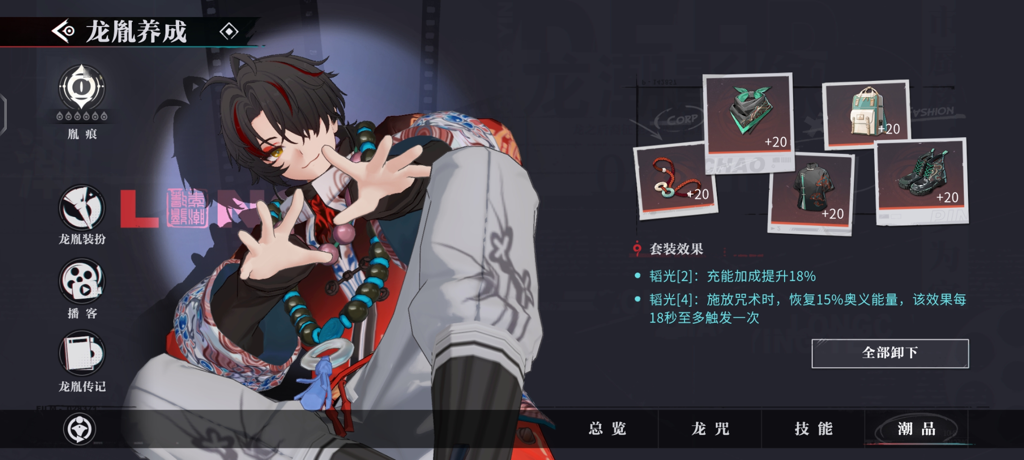The height and width of the screenshot is (460, 1024).
Task: Open 龙胤传记 biography entry
Action: click(82, 353)
